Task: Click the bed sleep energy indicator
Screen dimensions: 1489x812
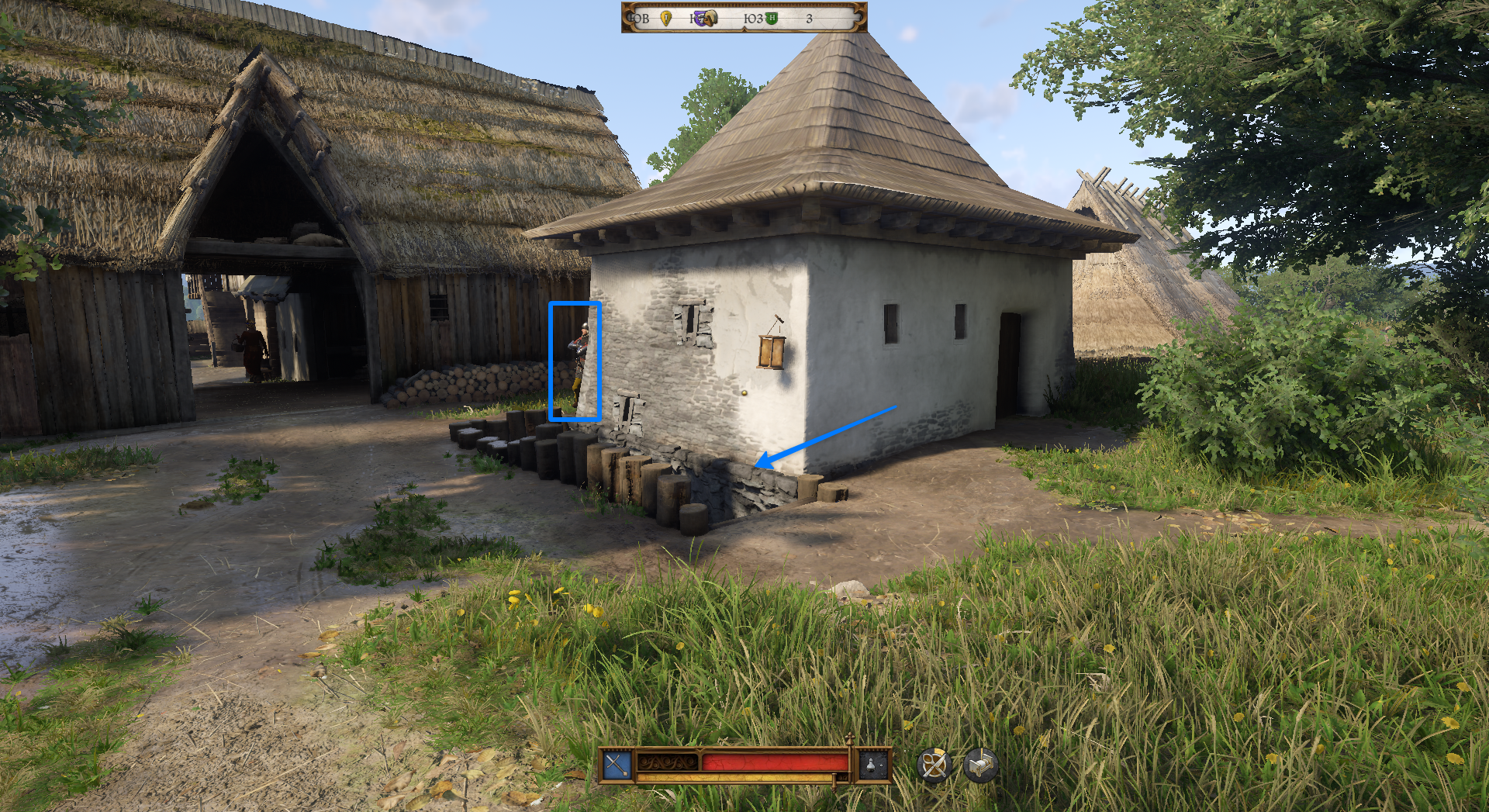Action: coord(980,765)
